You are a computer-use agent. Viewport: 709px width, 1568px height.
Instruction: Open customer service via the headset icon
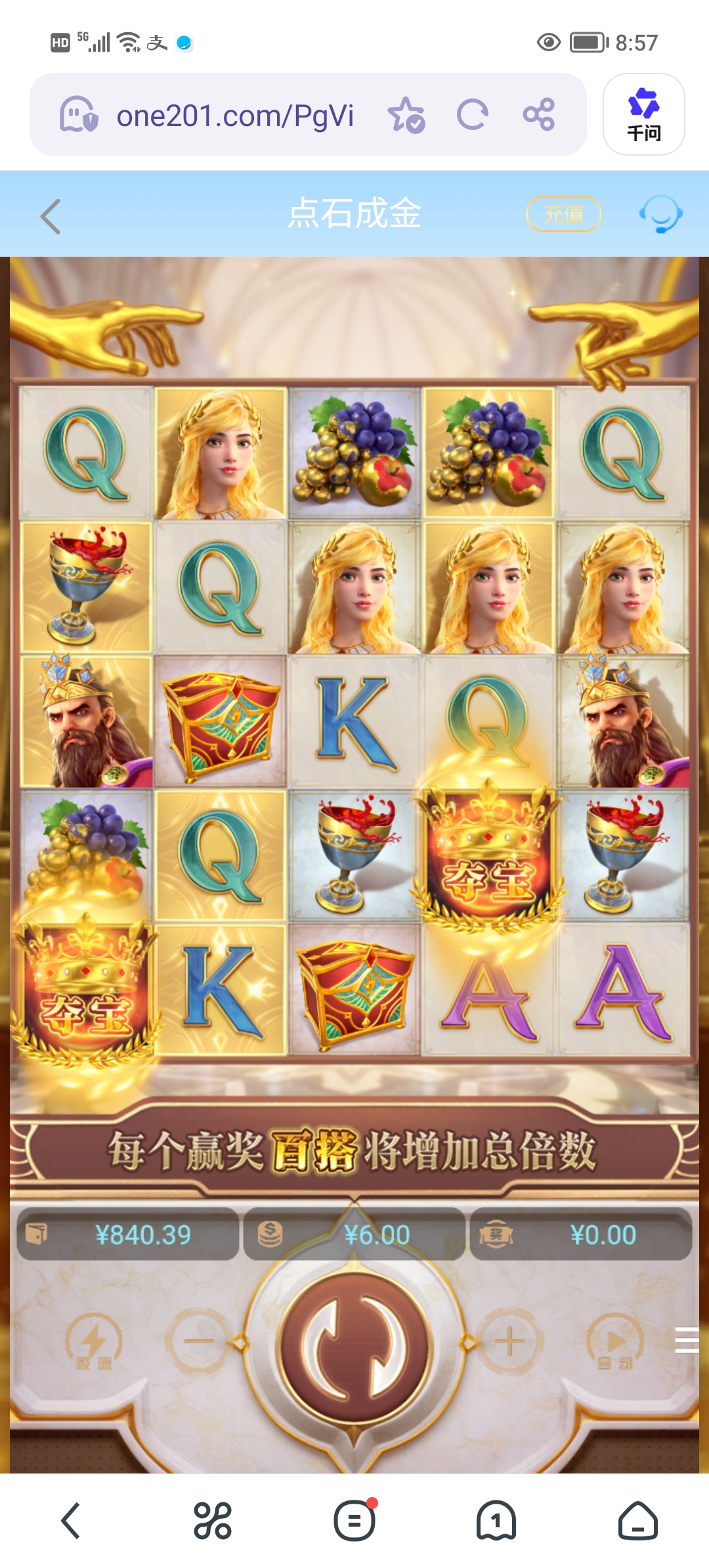660,214
